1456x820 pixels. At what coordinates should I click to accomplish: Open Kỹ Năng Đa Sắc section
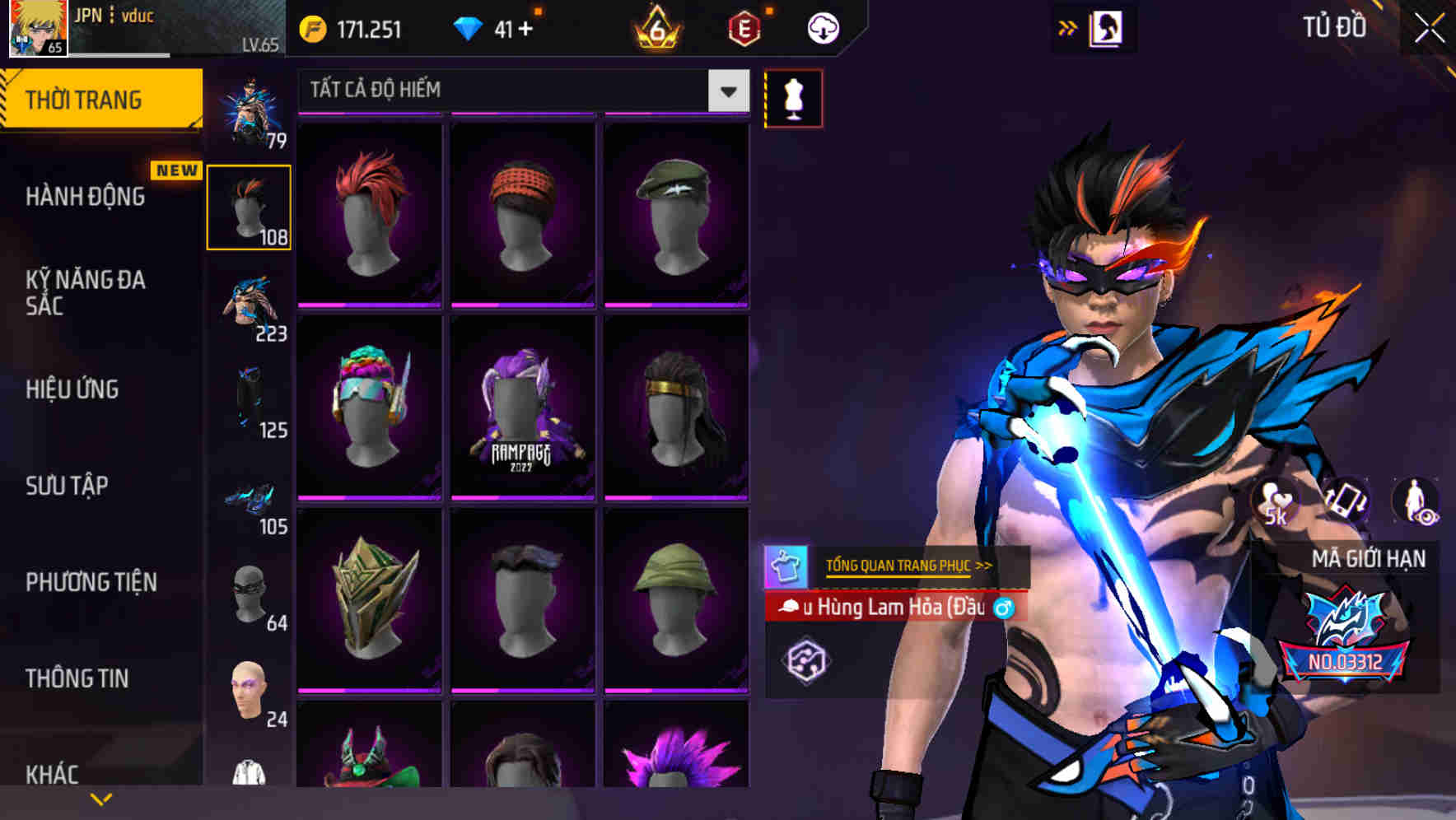(86, 292)
